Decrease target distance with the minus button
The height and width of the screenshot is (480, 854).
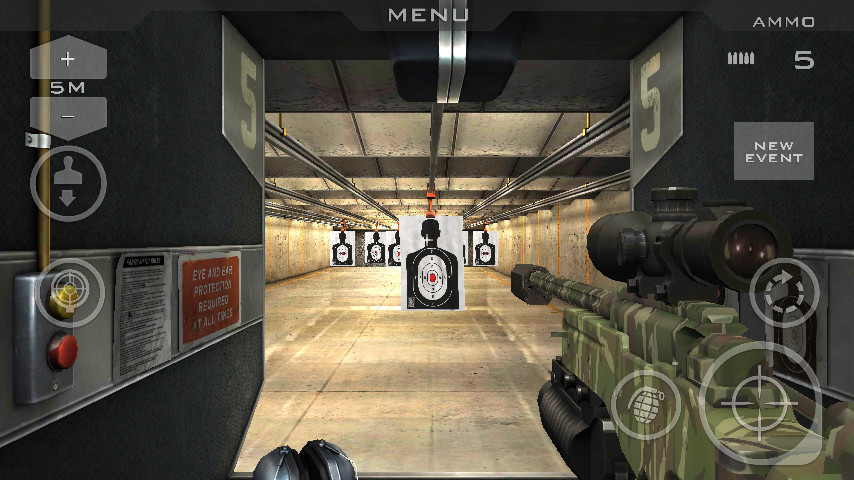tap(68, 116)
